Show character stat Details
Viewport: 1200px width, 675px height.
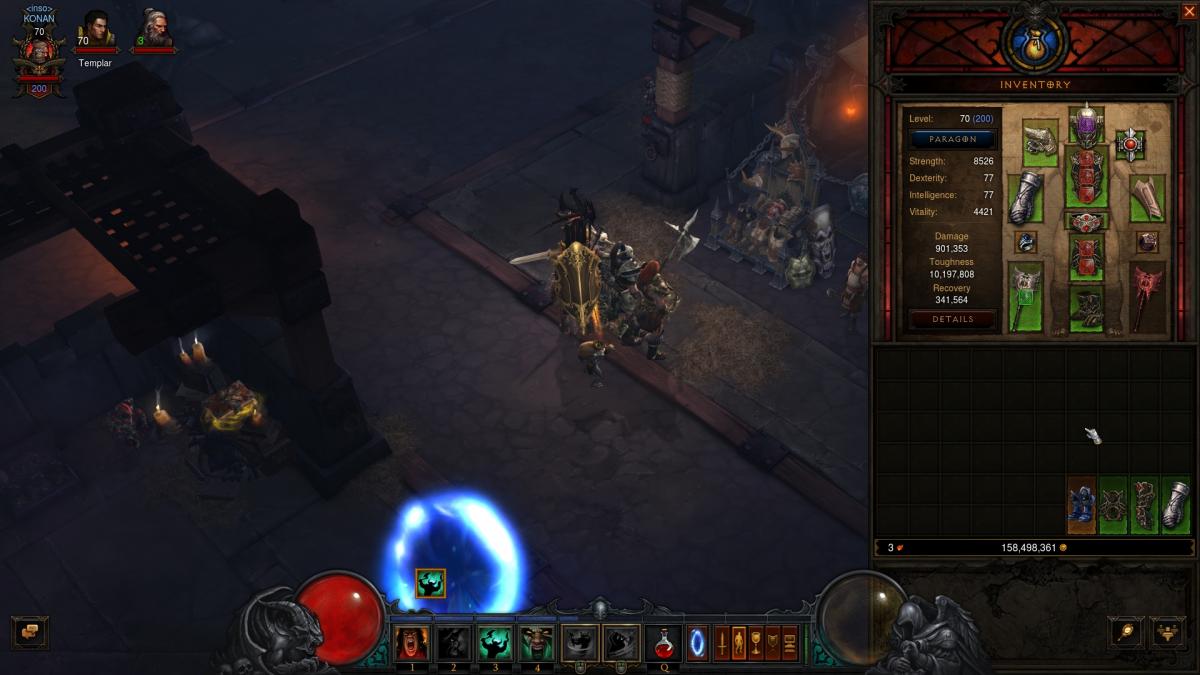tap(952, 319)
